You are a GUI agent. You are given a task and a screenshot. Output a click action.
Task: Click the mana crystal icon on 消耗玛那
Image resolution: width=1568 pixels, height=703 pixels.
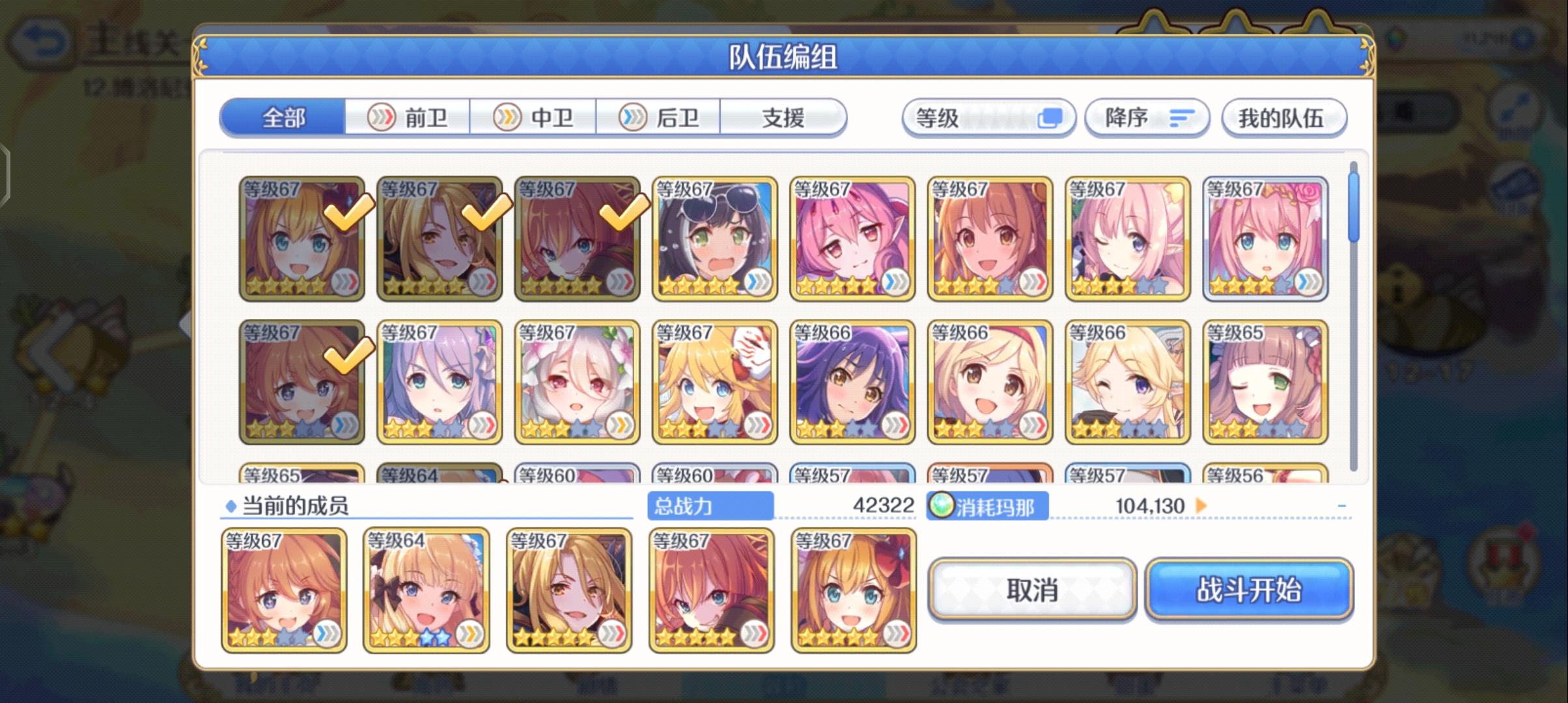coord(942,506)
